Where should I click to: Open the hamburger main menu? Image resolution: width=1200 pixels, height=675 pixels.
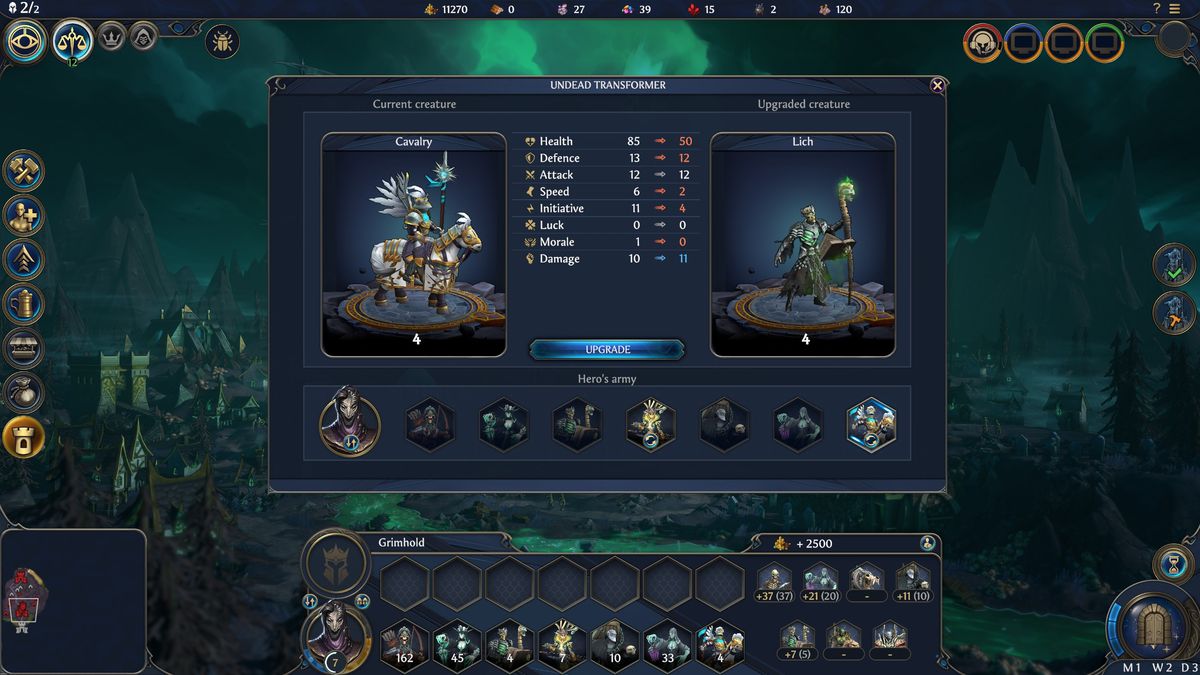click(1174, 8)
